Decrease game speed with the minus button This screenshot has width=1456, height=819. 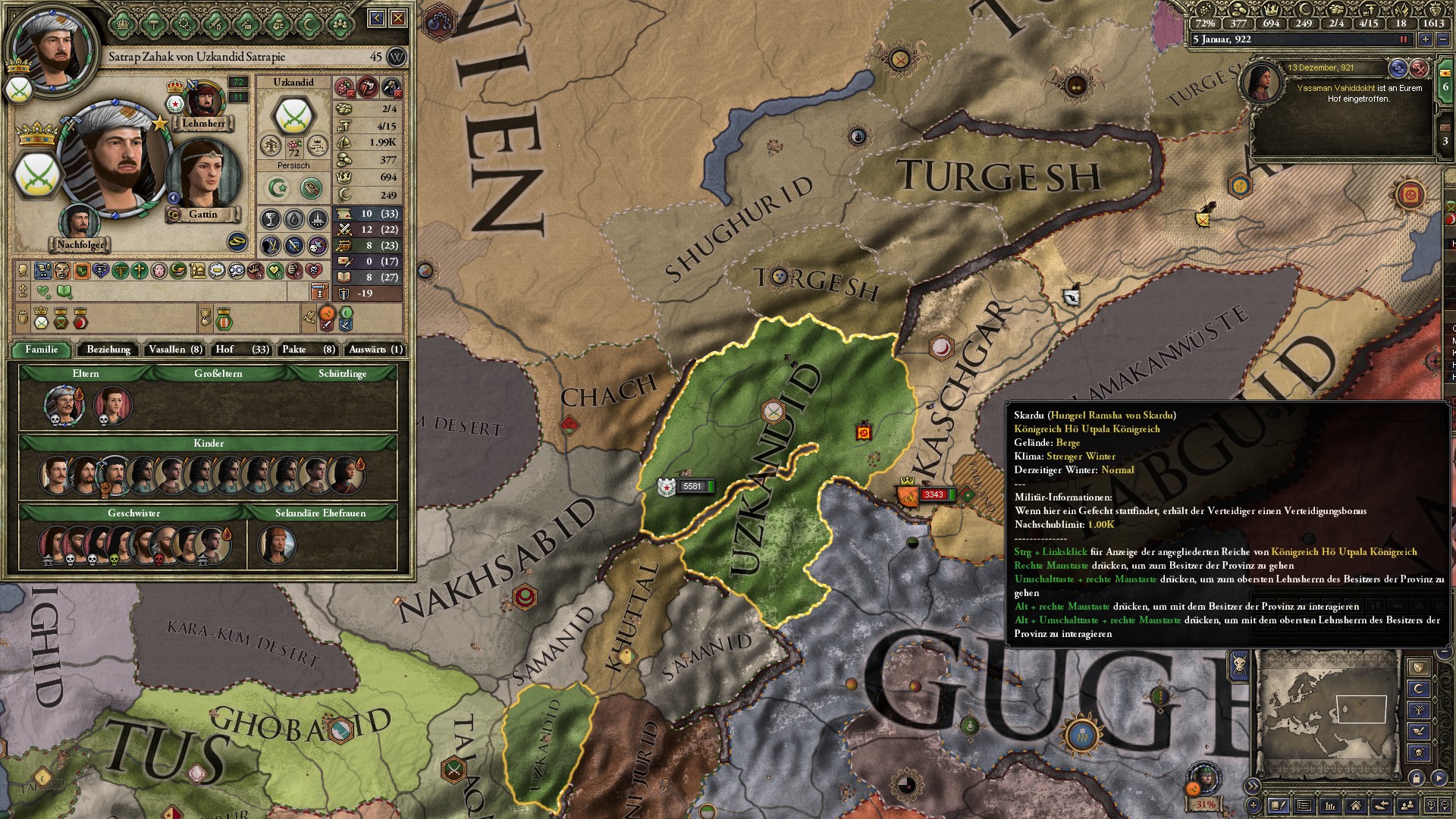point(1442,39)
